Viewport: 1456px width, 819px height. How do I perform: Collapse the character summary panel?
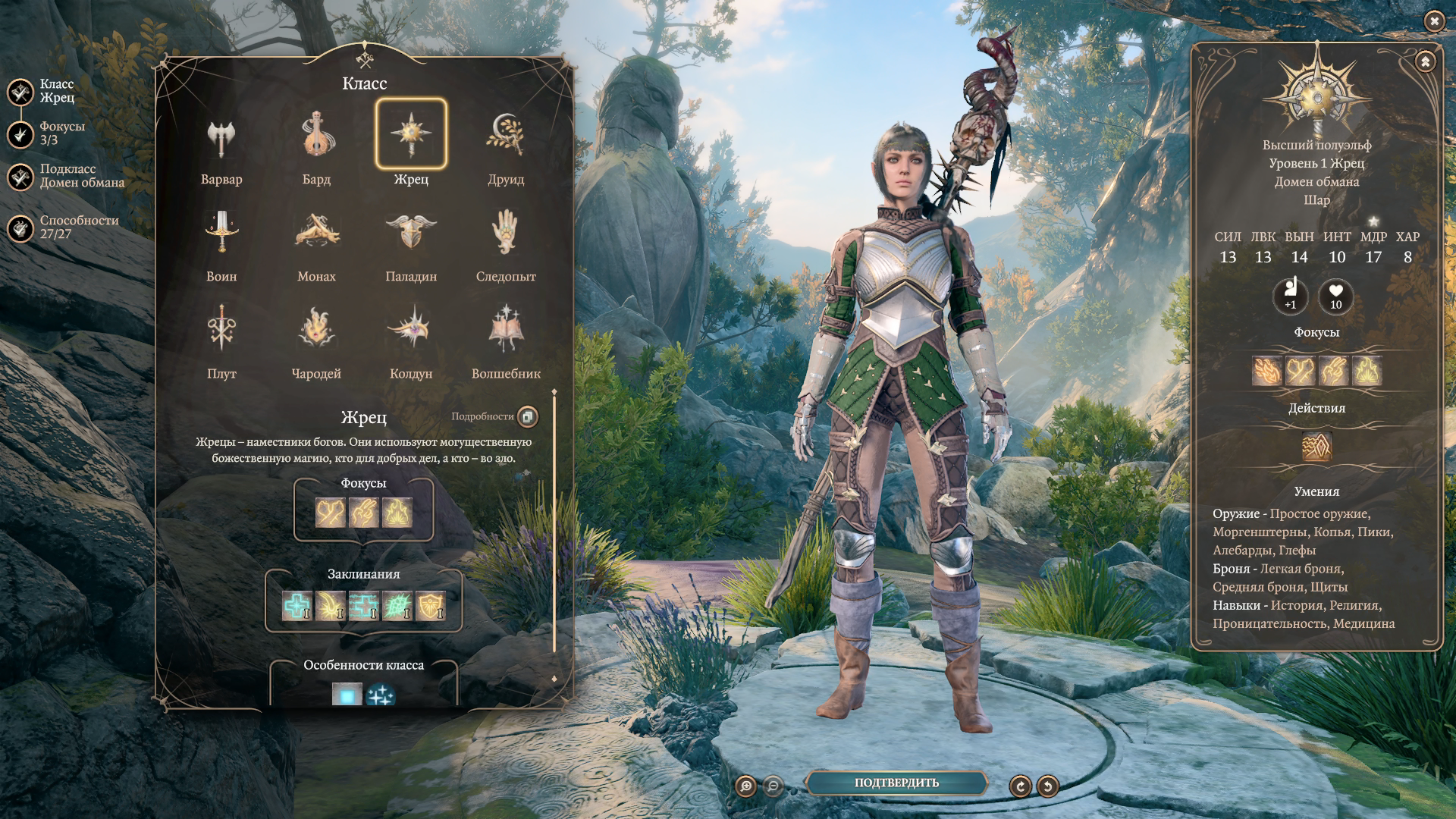coord(1425,61)
